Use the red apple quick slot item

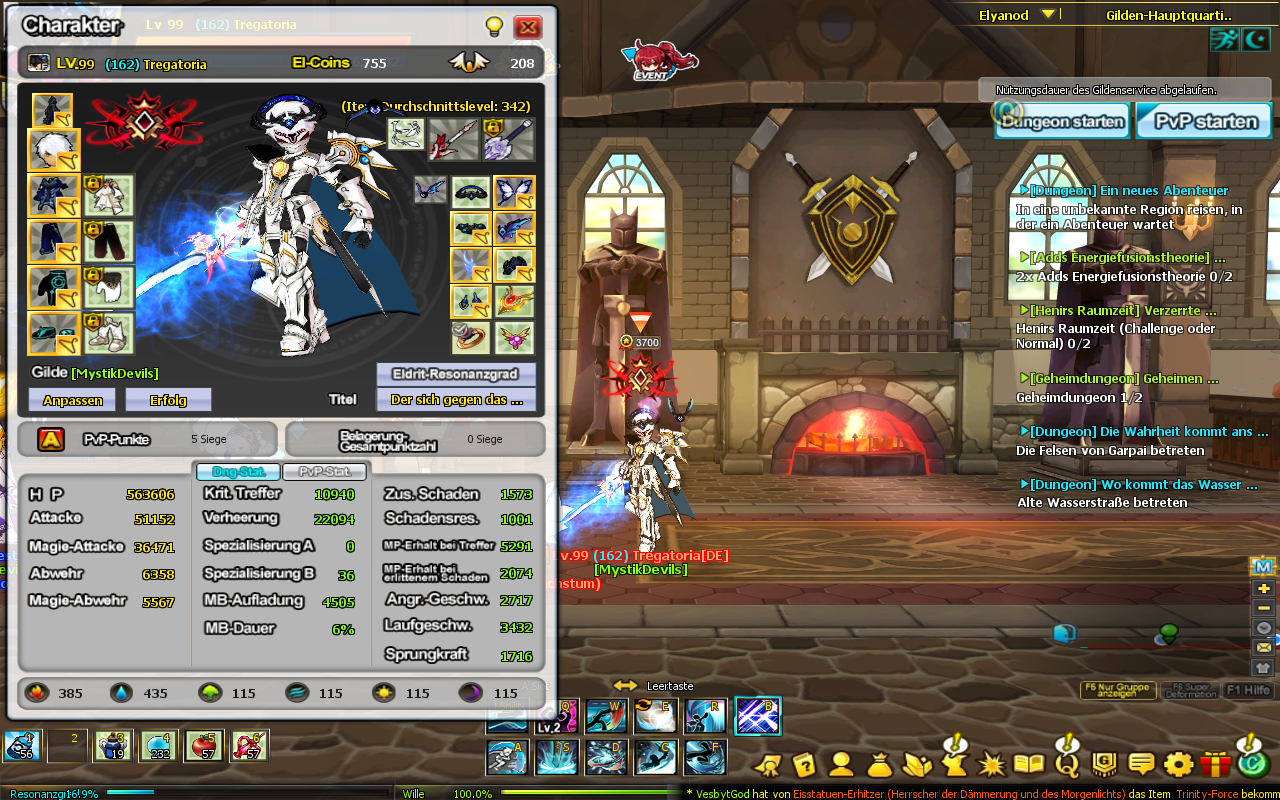pos(204,746)
